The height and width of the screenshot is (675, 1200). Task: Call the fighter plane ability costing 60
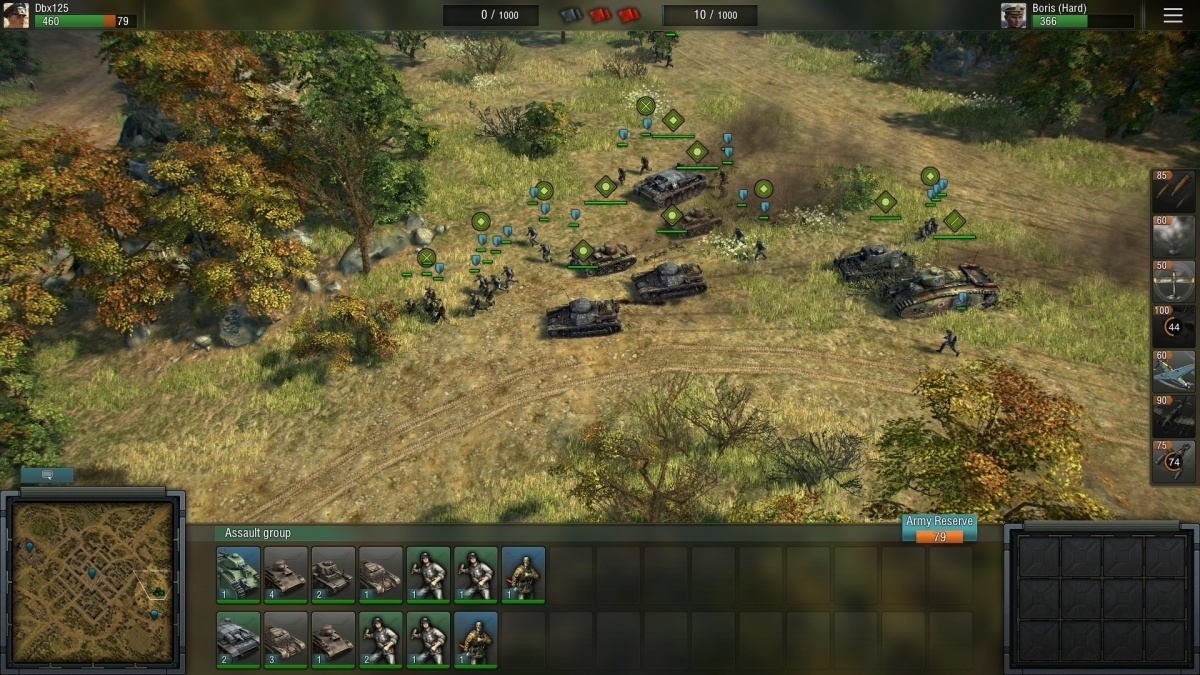coord(1174,371)
